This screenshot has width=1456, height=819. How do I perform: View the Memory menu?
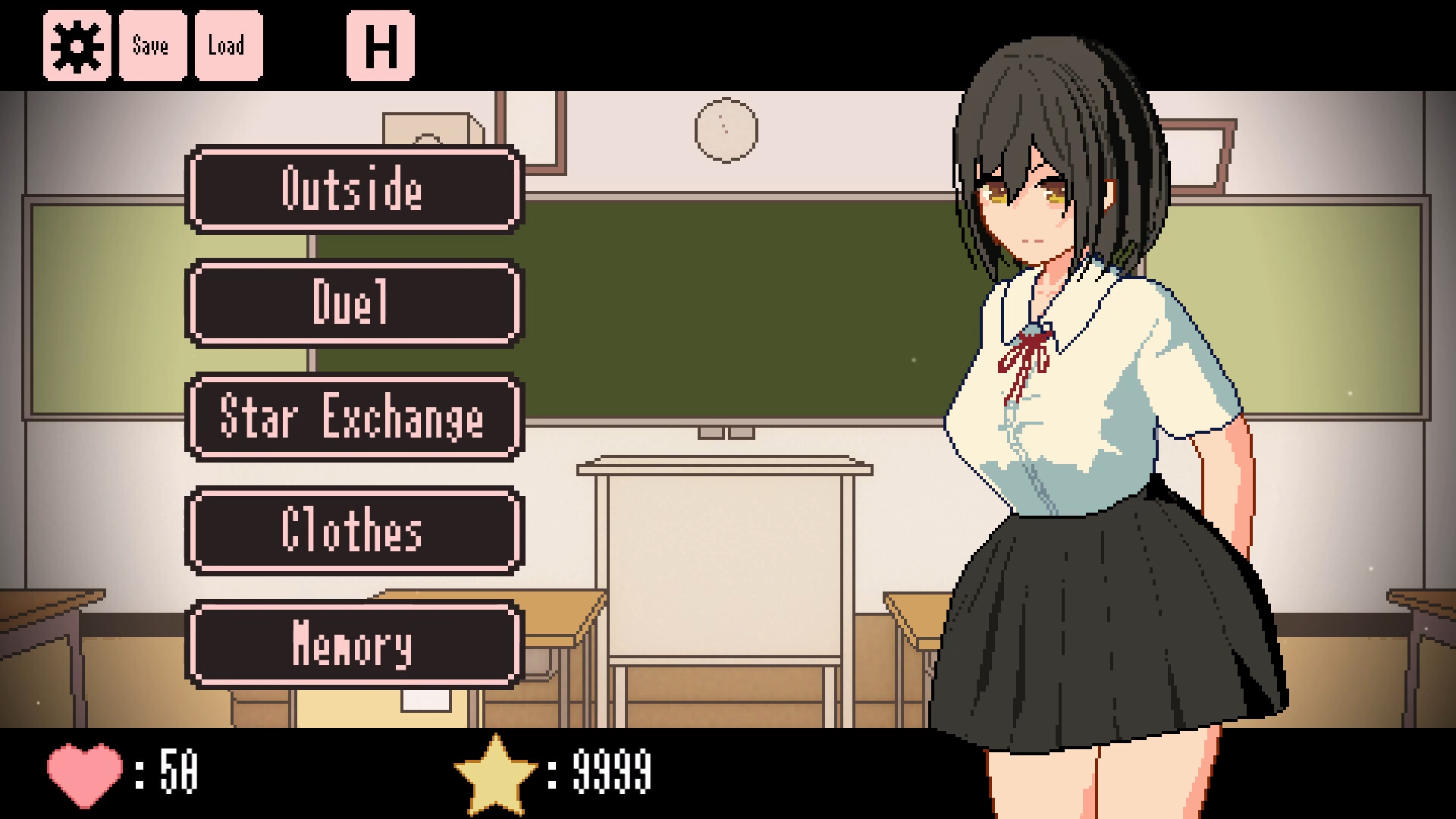[x=353, y=644]
